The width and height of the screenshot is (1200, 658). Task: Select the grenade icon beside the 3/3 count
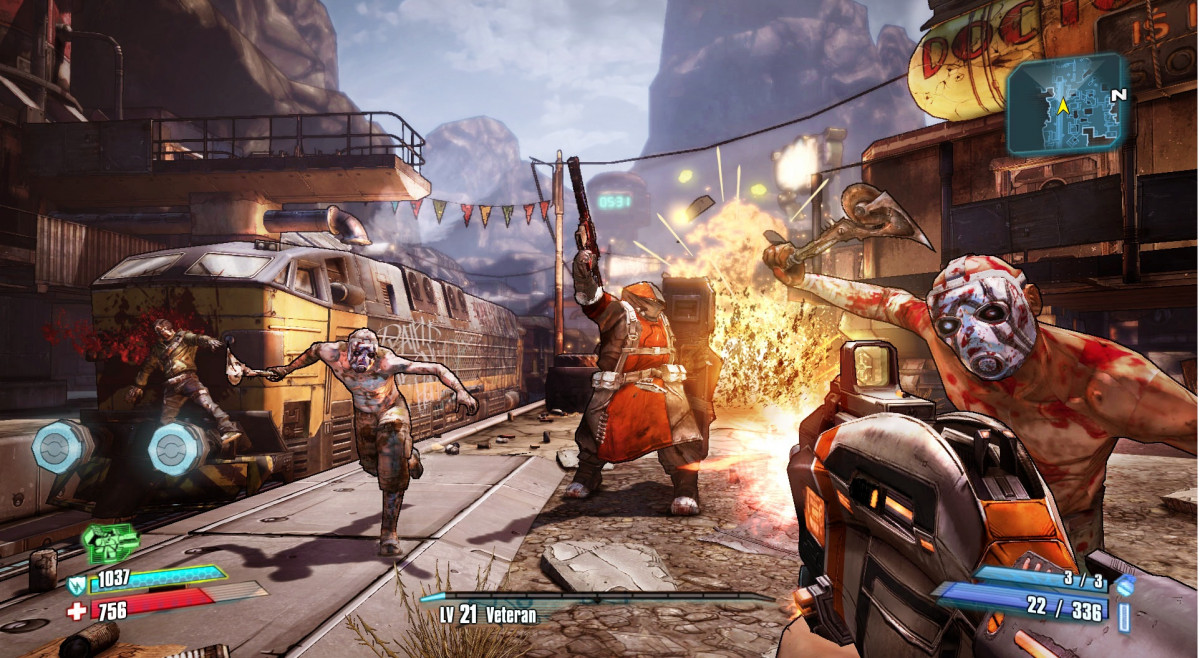[x=1125, y=584]
